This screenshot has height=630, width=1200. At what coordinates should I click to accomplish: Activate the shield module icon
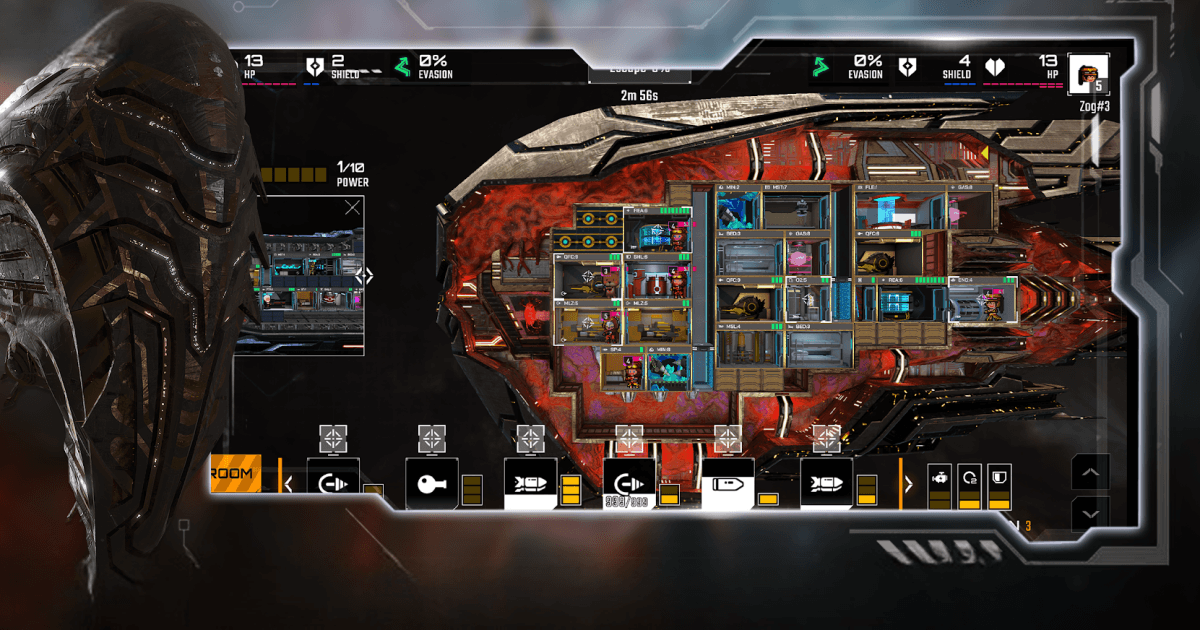999,476
